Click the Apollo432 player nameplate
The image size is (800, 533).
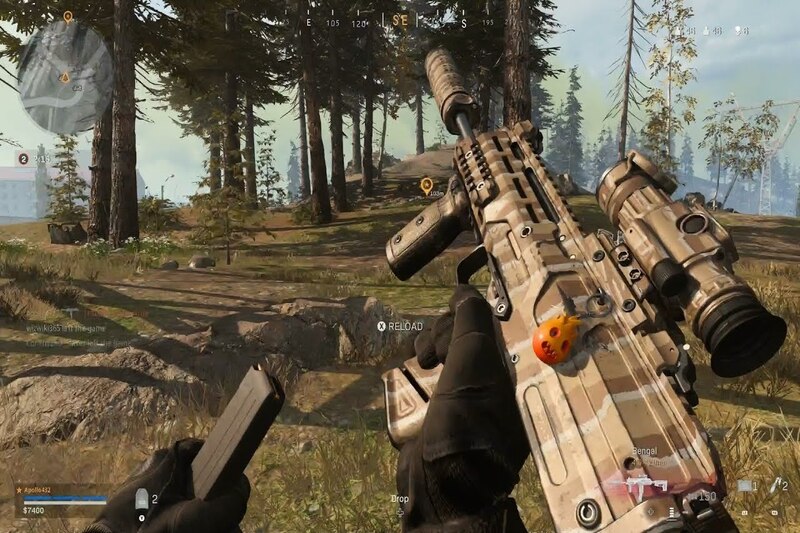[40, 490]
